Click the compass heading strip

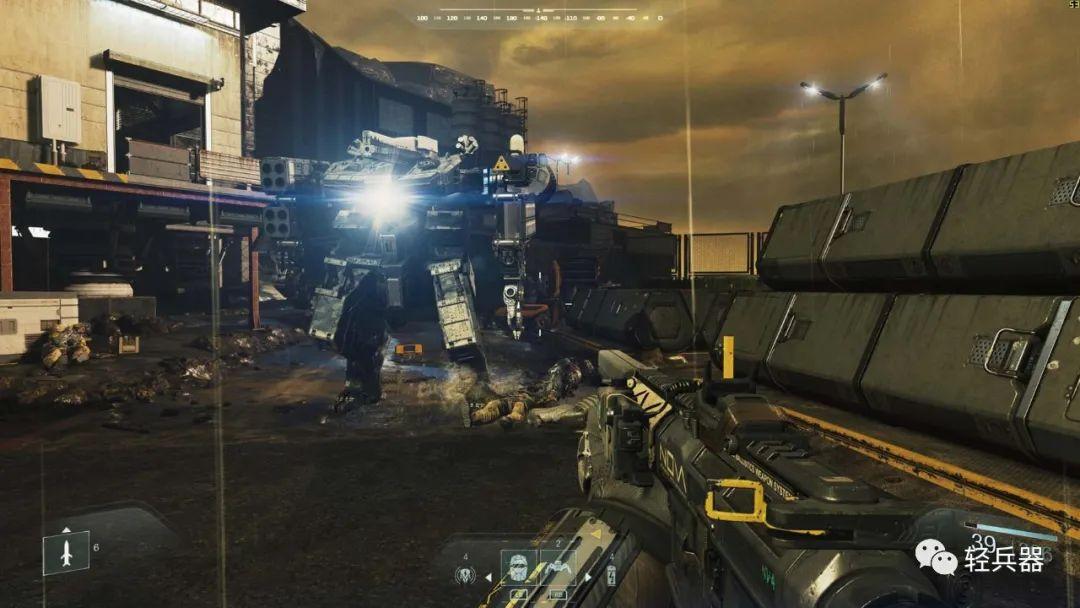click(x=540, y=17)
